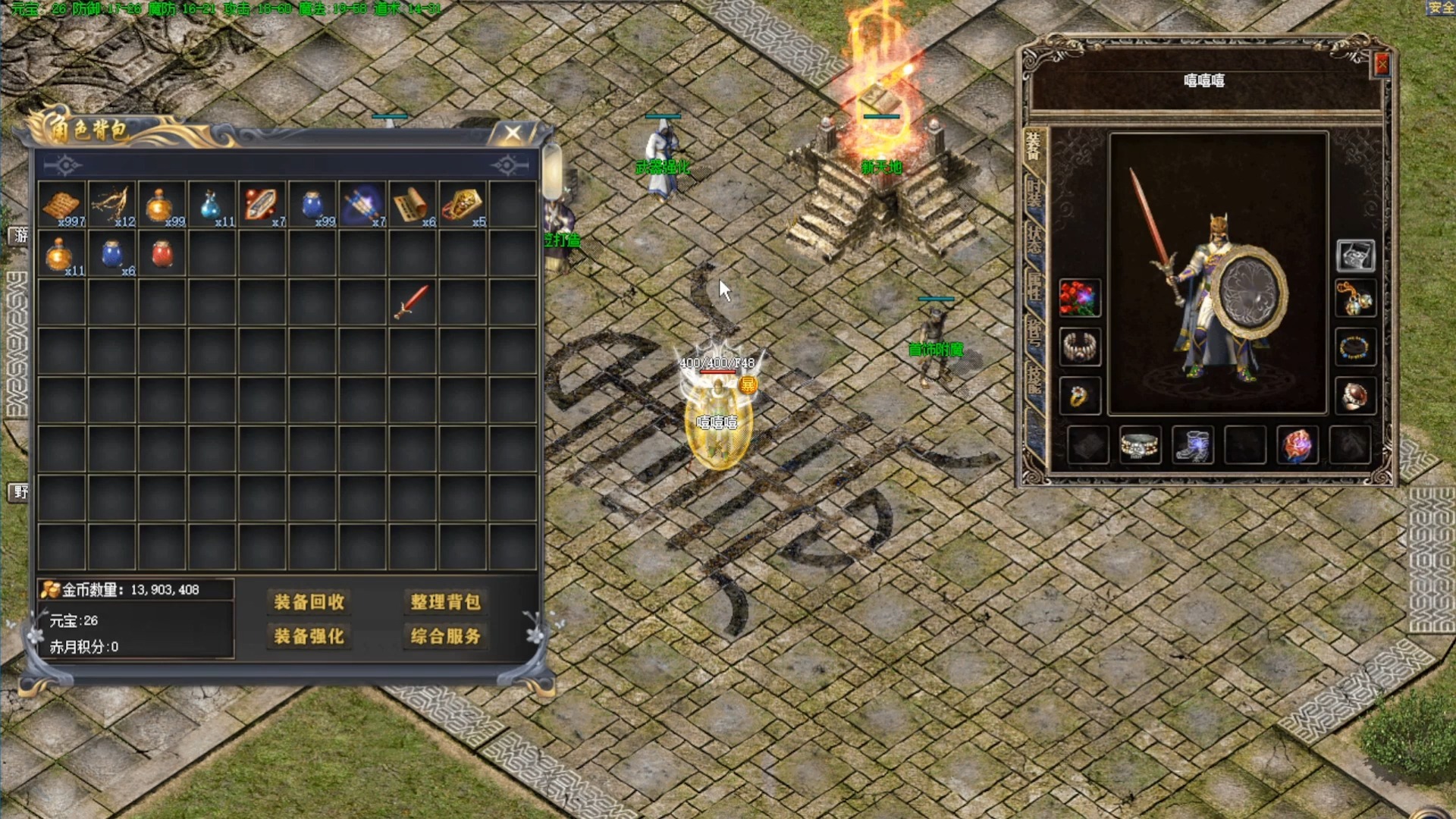Select the lone red potion jar
The width and height of the screenshot is (1456, 819).
tap(162, 254)
